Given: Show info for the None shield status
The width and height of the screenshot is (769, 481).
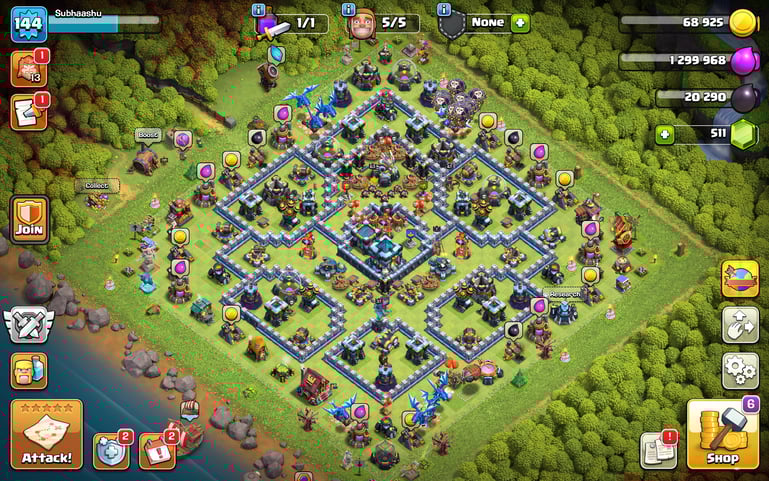Looking at the screenshot, I should click(x=444, y=9).
